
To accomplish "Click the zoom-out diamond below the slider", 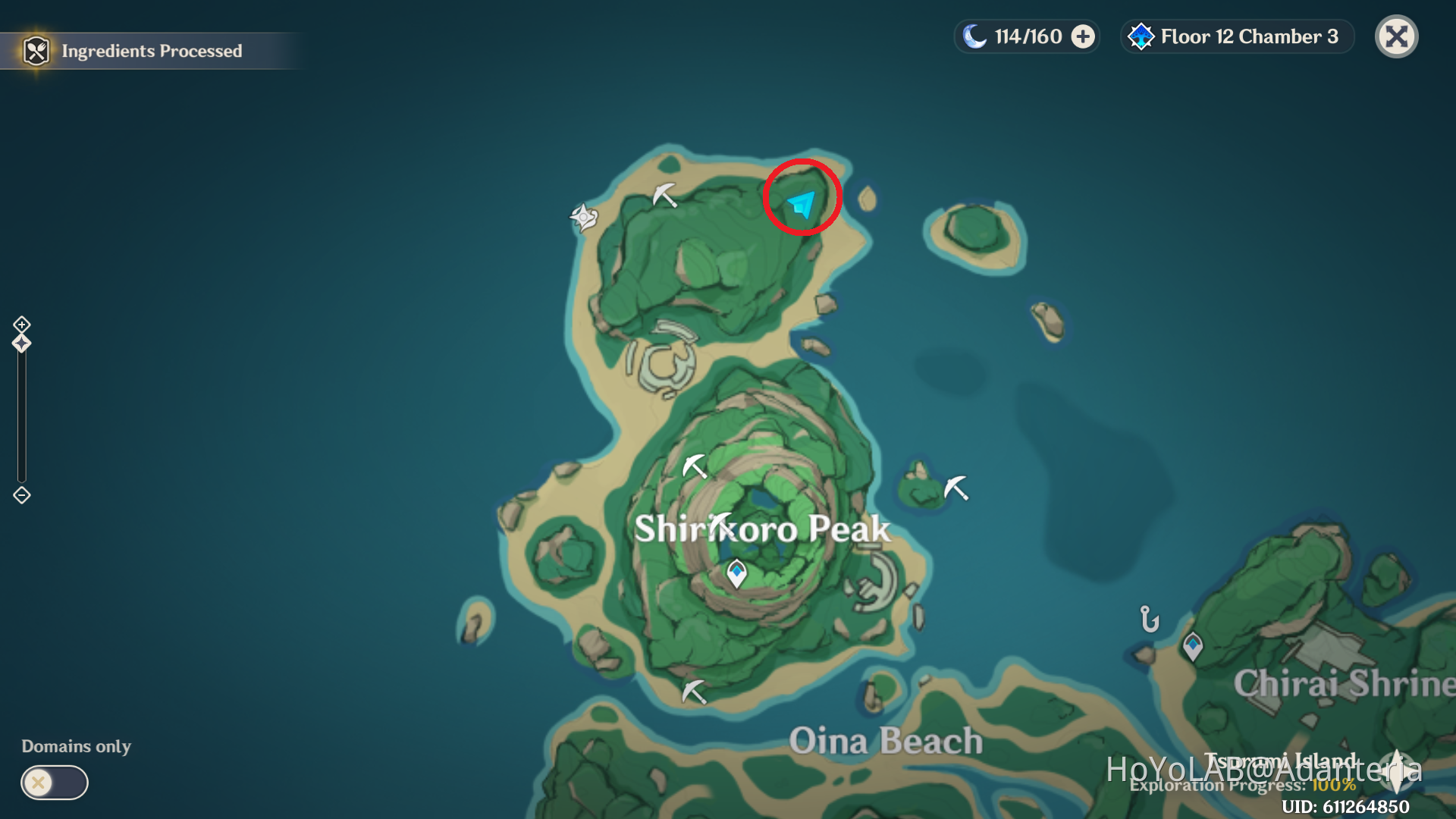I will [x=21, y=495].
